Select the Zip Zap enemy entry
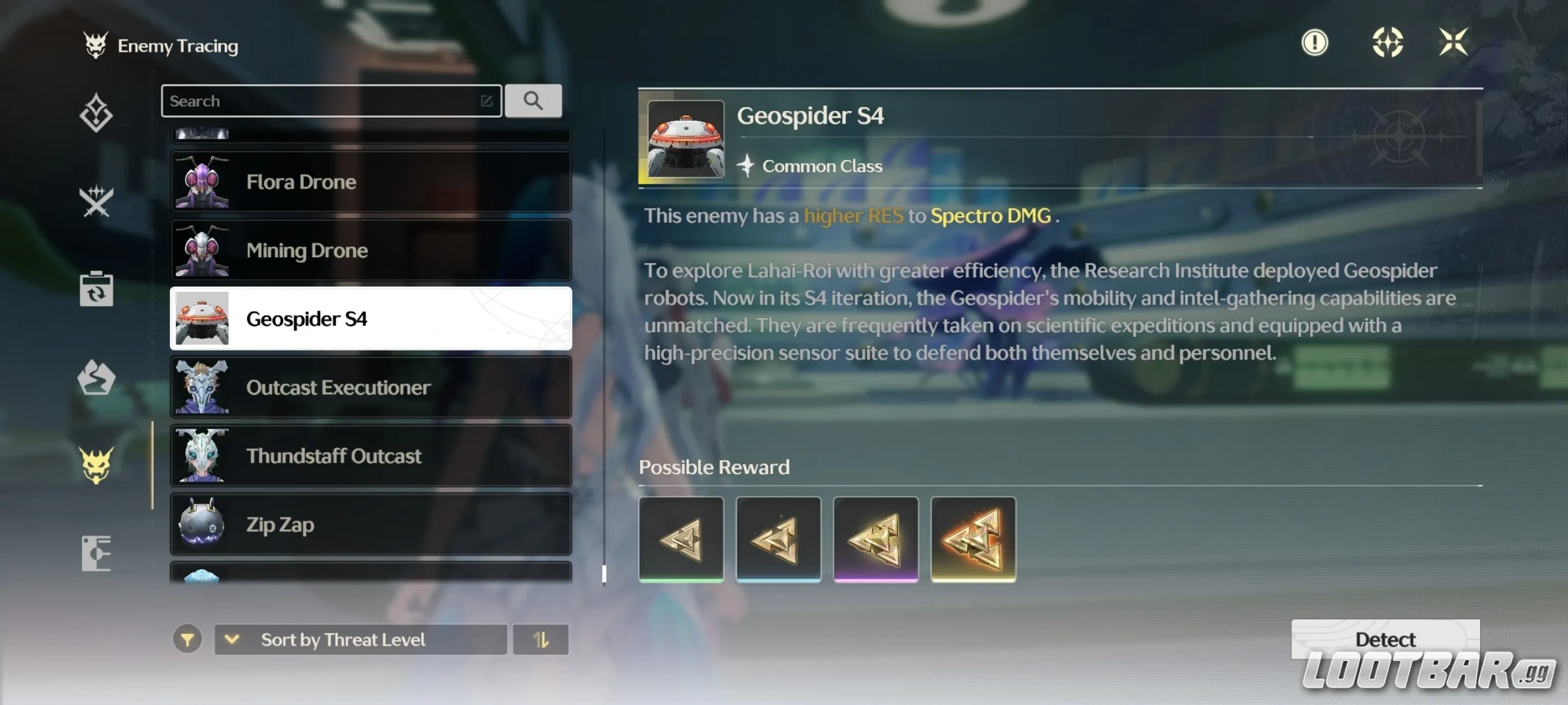 pos(371,524)
